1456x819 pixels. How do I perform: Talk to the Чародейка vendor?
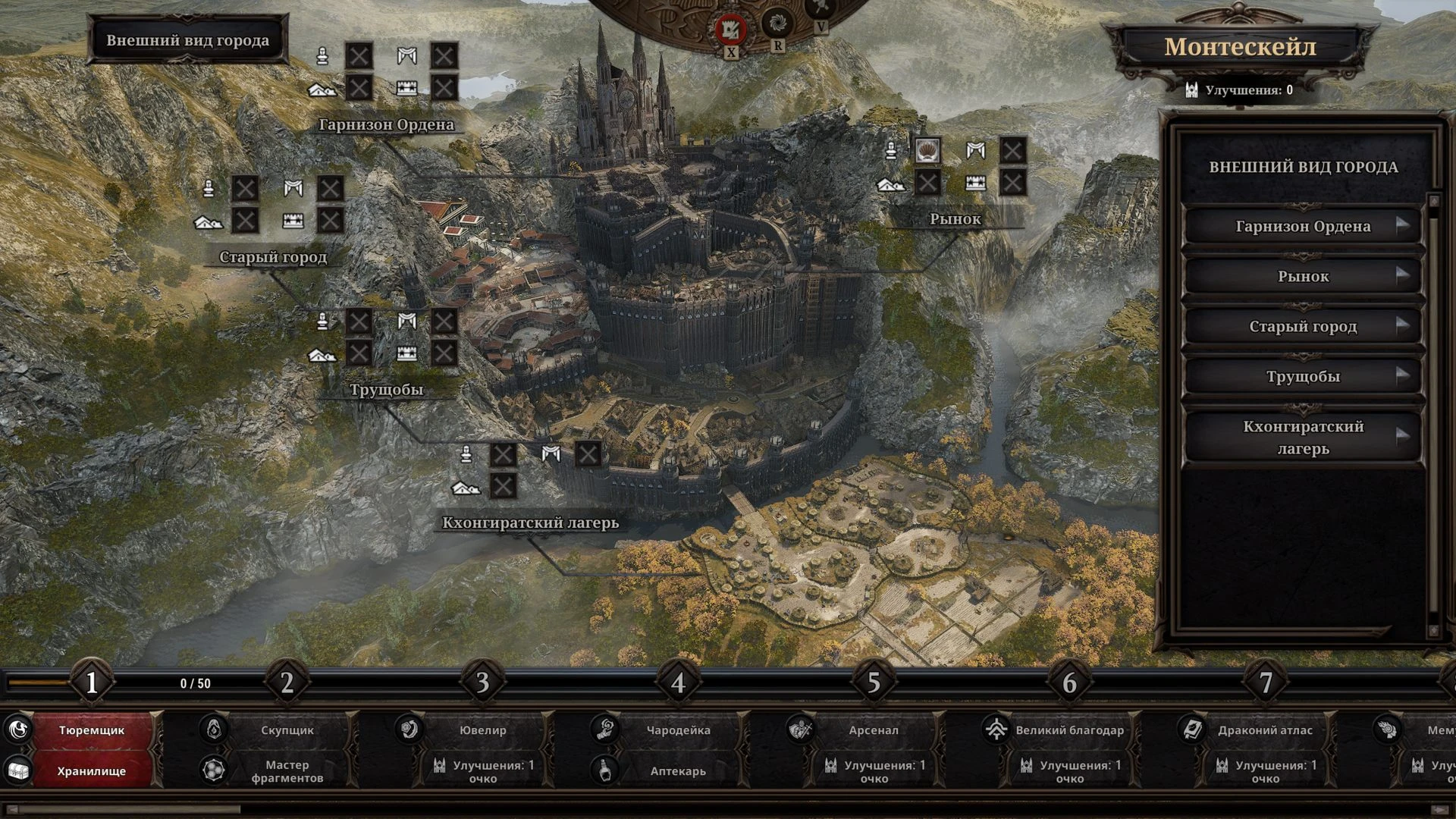678,730
